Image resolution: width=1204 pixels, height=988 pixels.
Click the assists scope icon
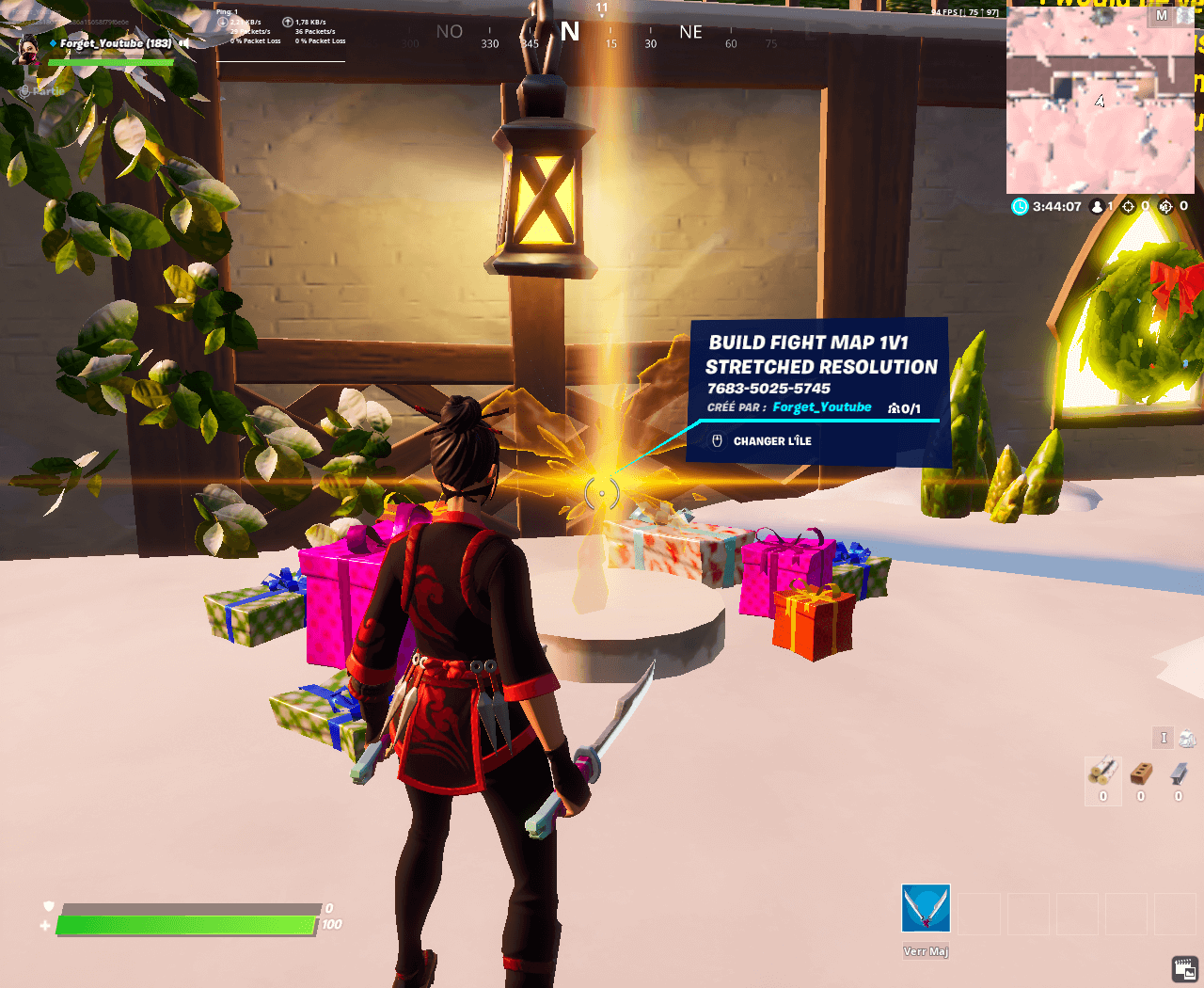(1165, 207)
